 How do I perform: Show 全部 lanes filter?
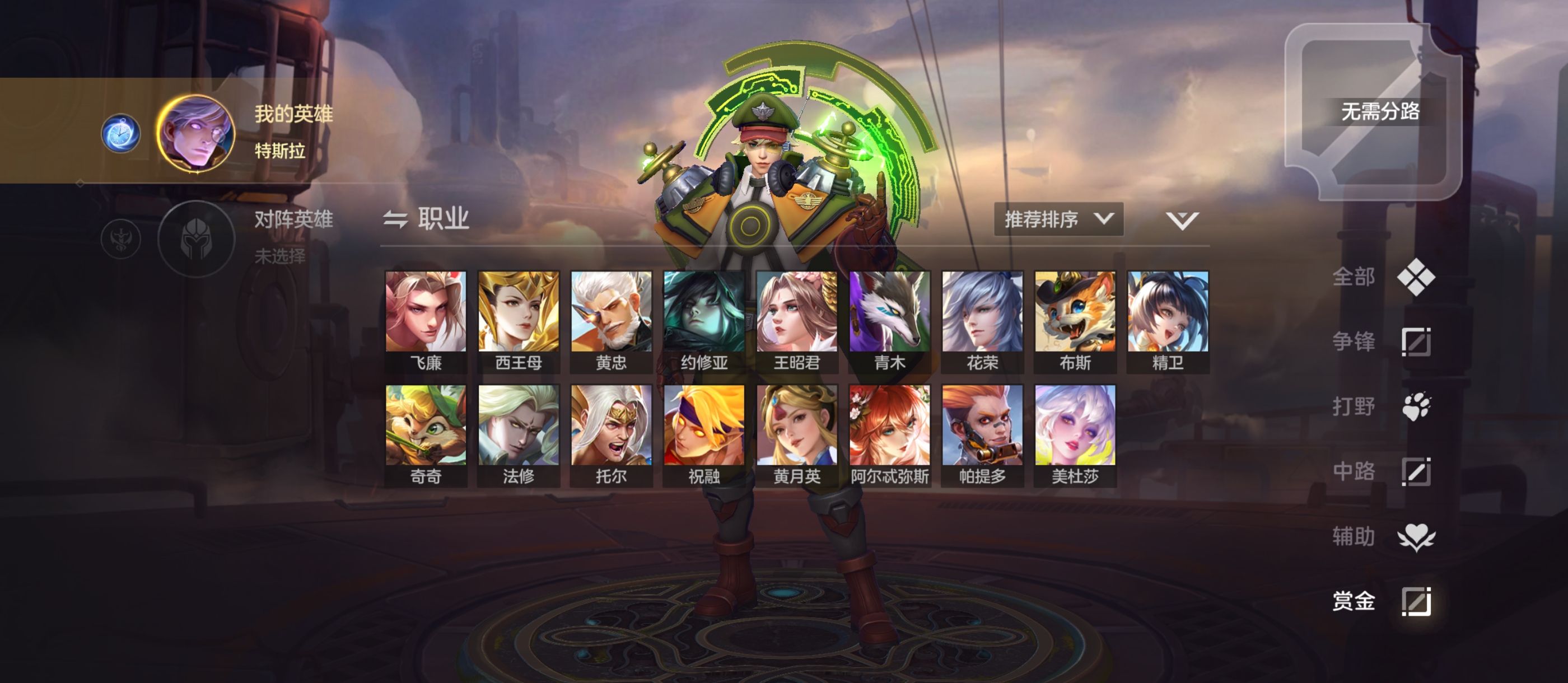[x=1382, y=277]
